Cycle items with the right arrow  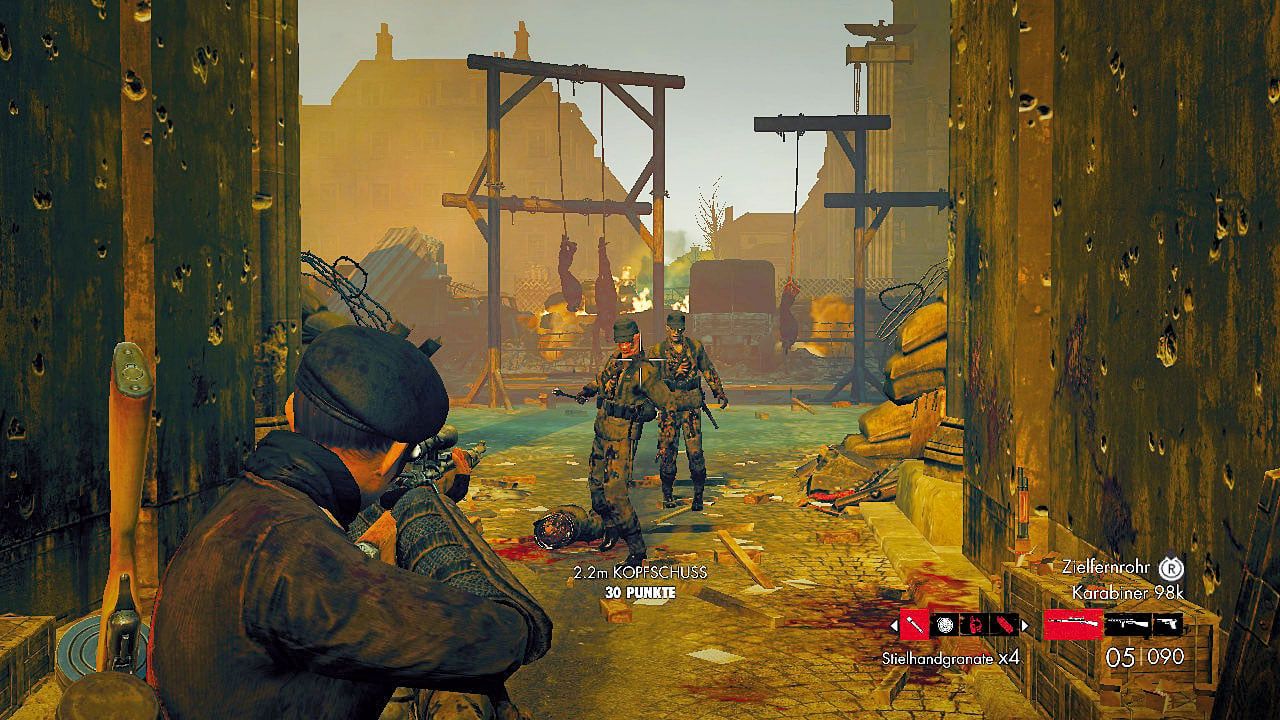coord(1025,625)
